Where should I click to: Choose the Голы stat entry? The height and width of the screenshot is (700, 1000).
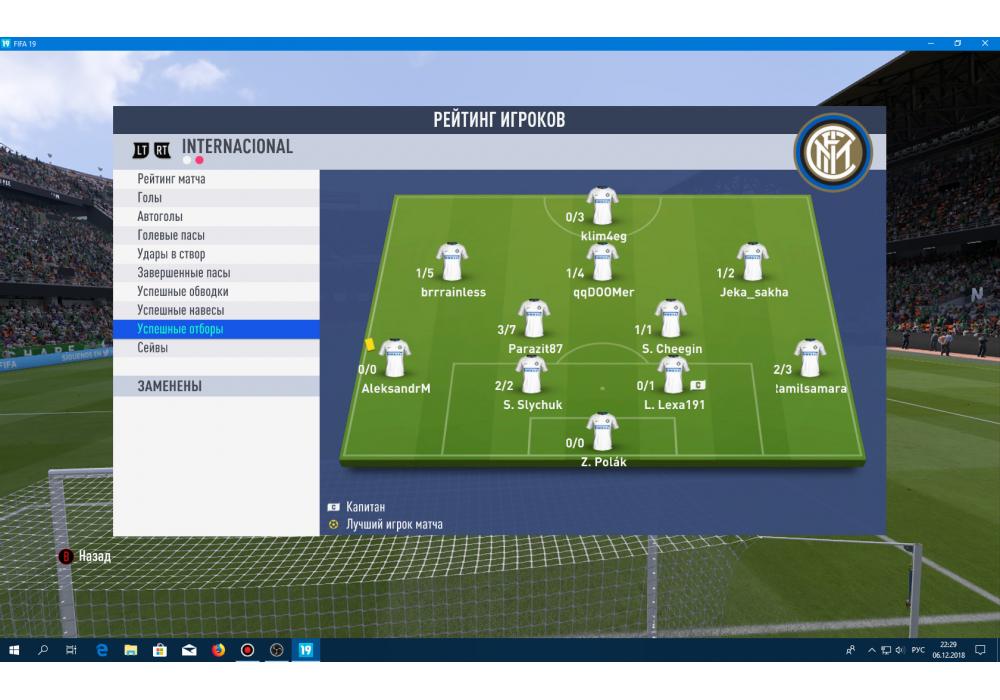click(215, 198)
